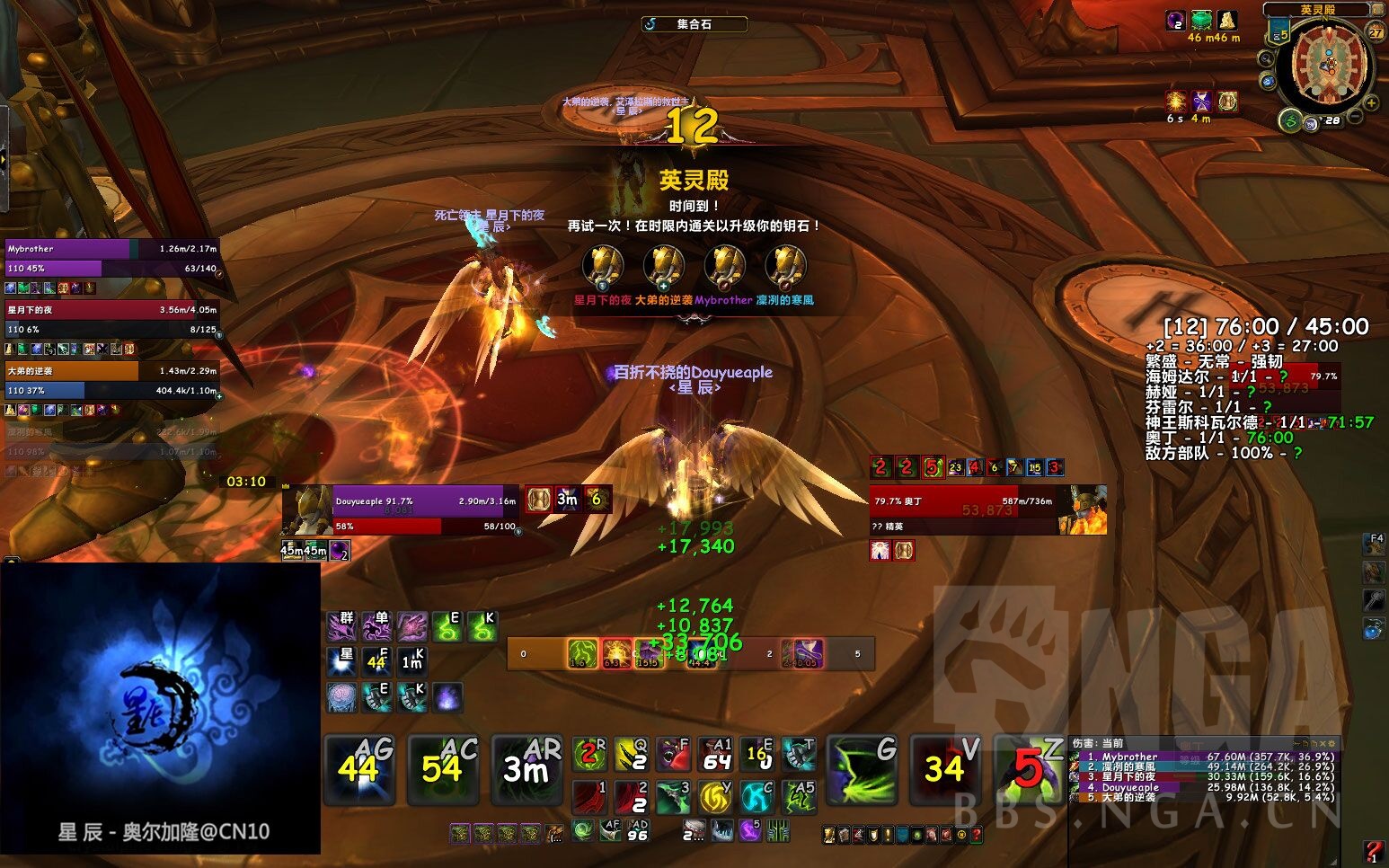Image resolution: width=1389 pixels, height=868 pixels.
Task: Activate the ability bound to AC
Action: coord(443,769)
